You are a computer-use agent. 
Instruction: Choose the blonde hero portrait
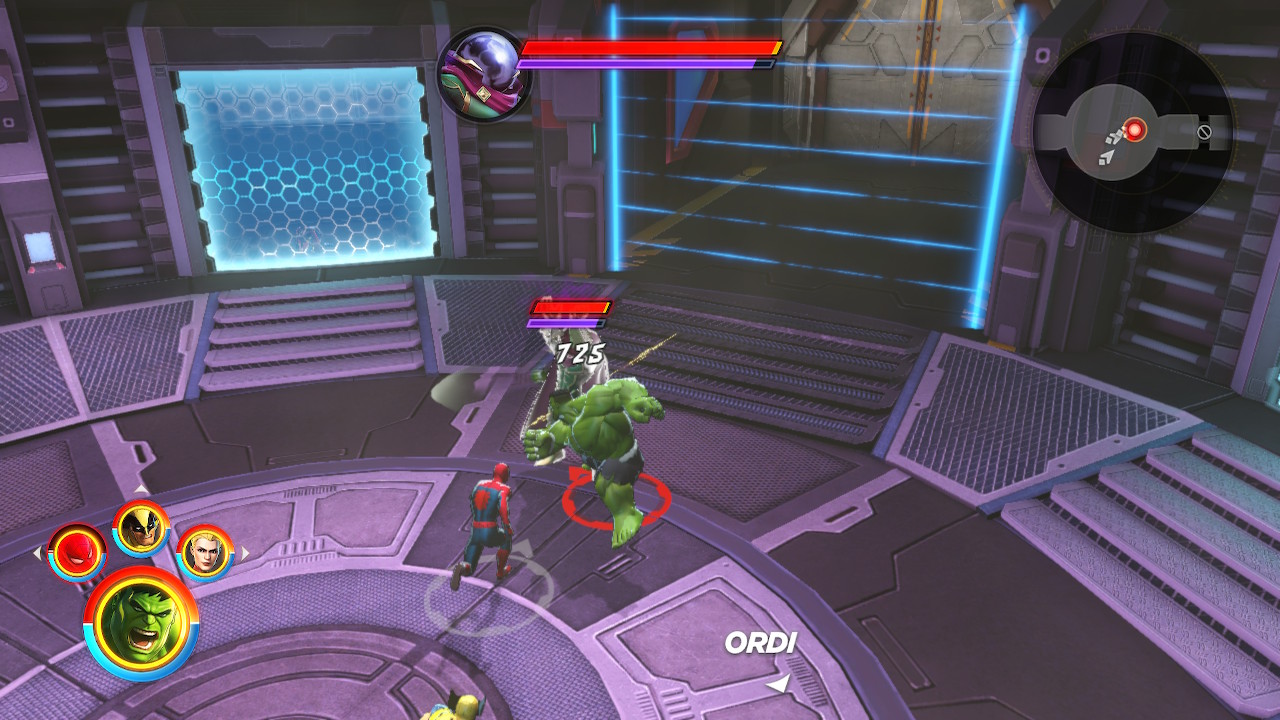pos(205,551)
